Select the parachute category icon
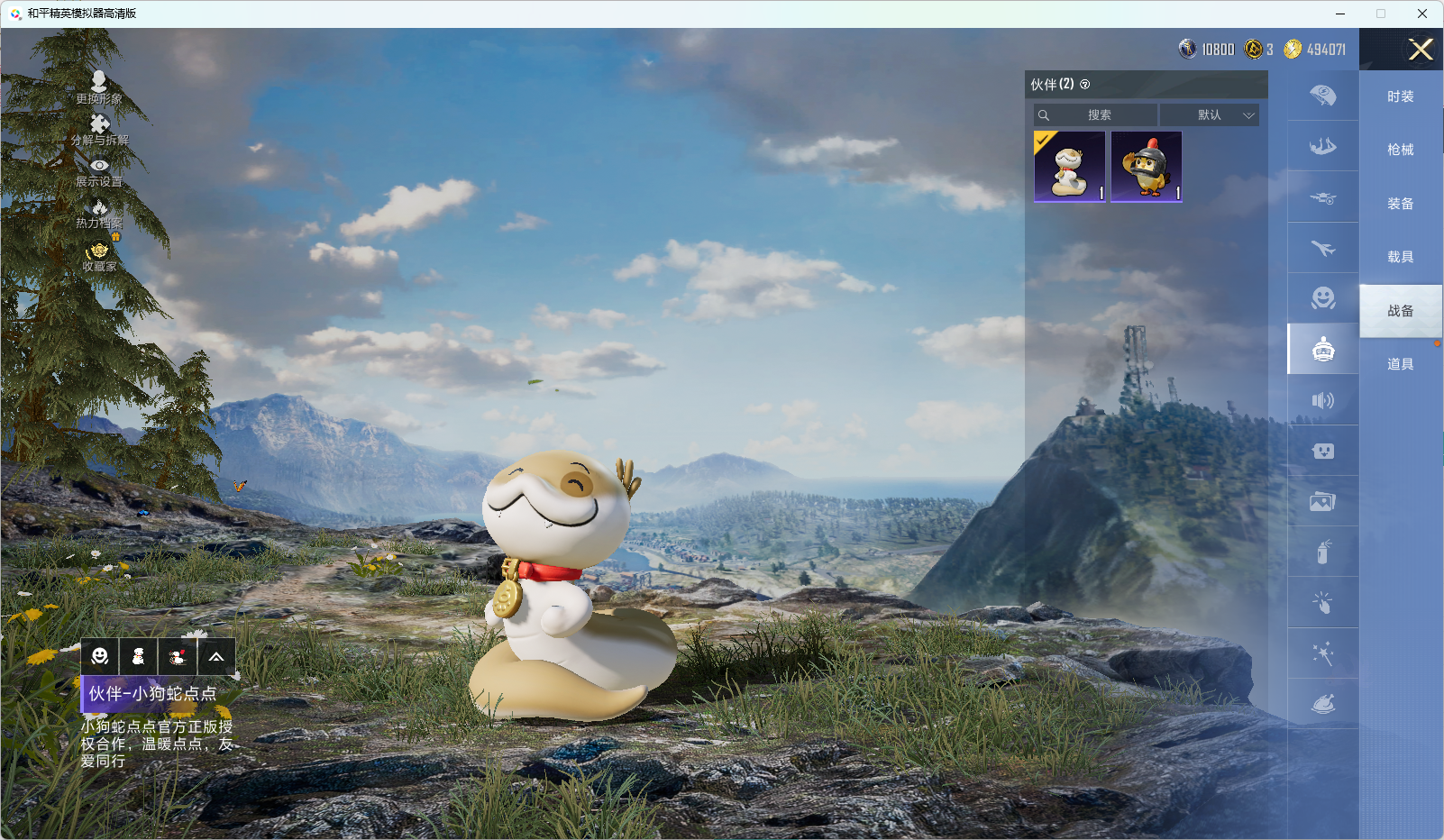The image size is (1444, 840). pyautogui.click(x=1322, y=96)
